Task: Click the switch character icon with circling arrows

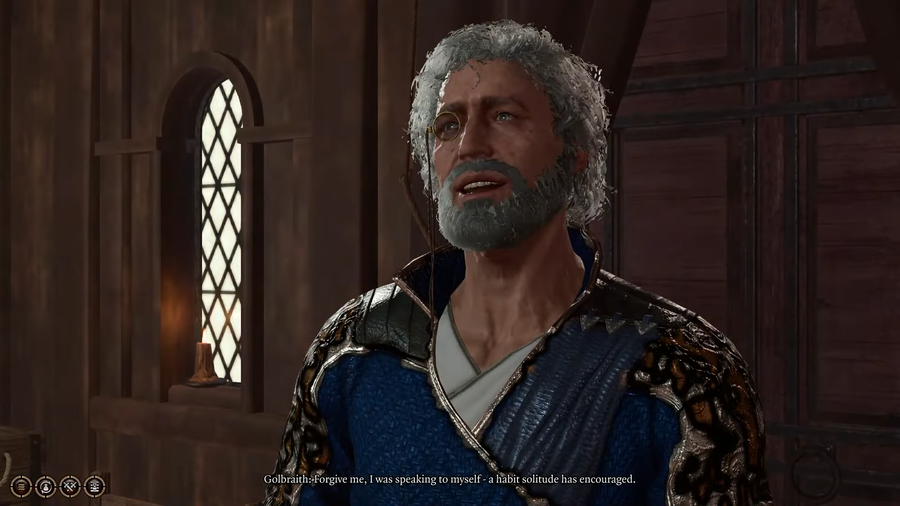Action: pyautogui.click(x=46, y=486)
